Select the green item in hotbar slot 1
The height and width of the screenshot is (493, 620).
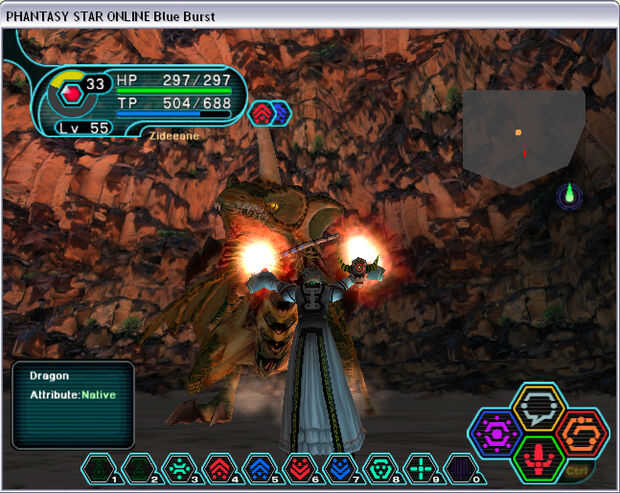pos(99,468)
